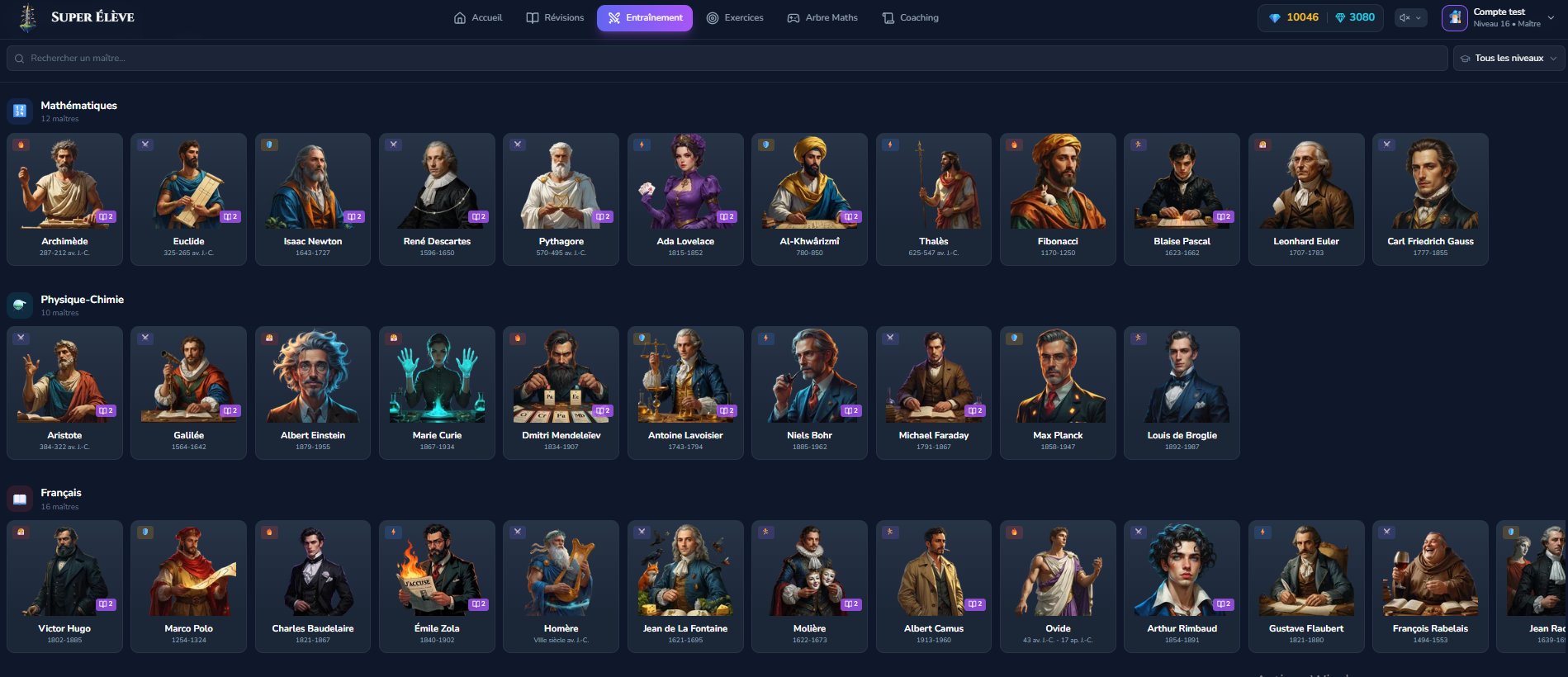Select the Molière master card
Viewport: 1568px width, 677px height.
click(809, 585)
